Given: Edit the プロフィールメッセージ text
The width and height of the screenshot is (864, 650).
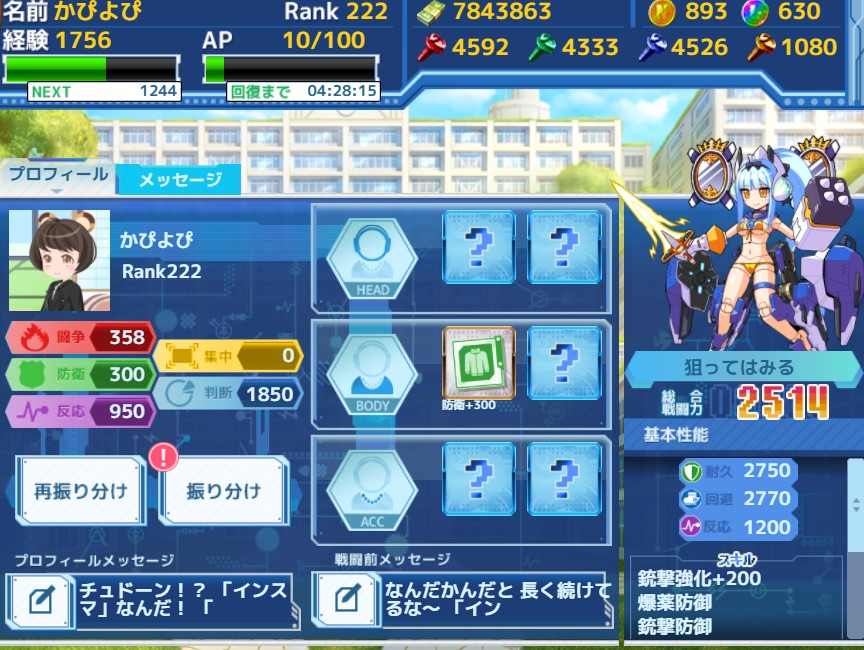Looking at the screenshot, I should [40, 600].
